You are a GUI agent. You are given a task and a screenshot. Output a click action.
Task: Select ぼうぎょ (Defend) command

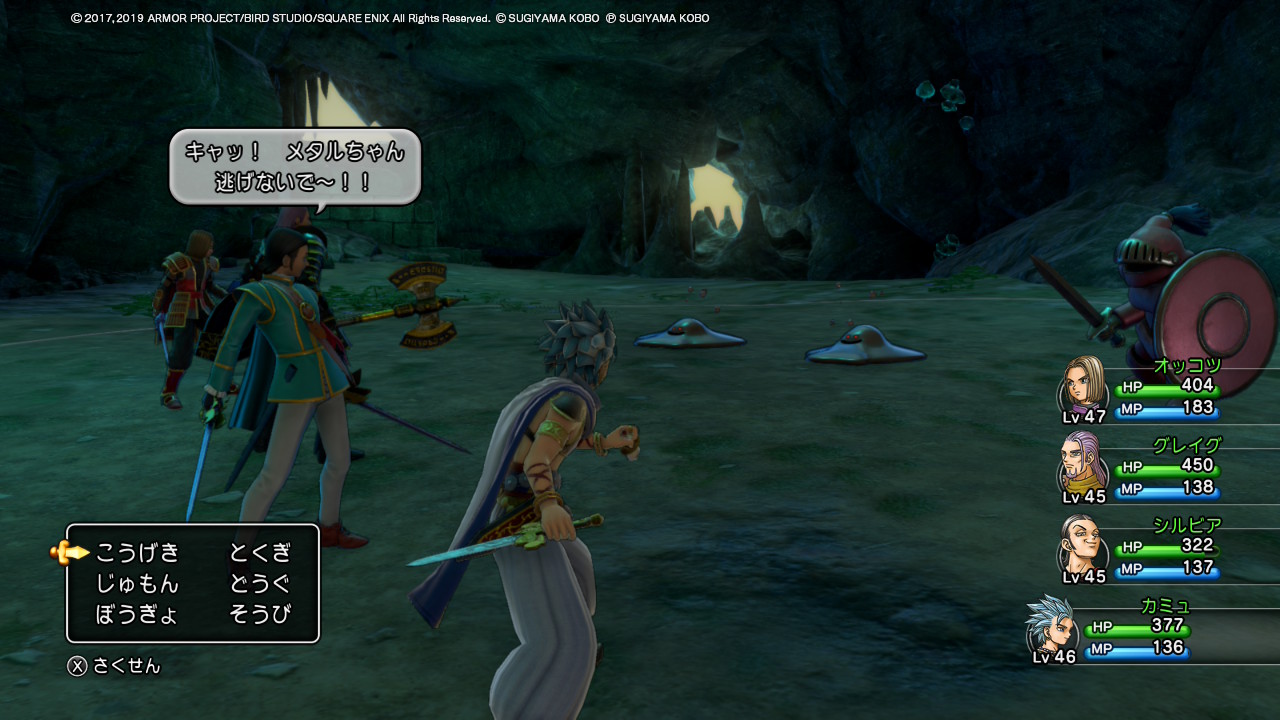(x=137, y=614)
